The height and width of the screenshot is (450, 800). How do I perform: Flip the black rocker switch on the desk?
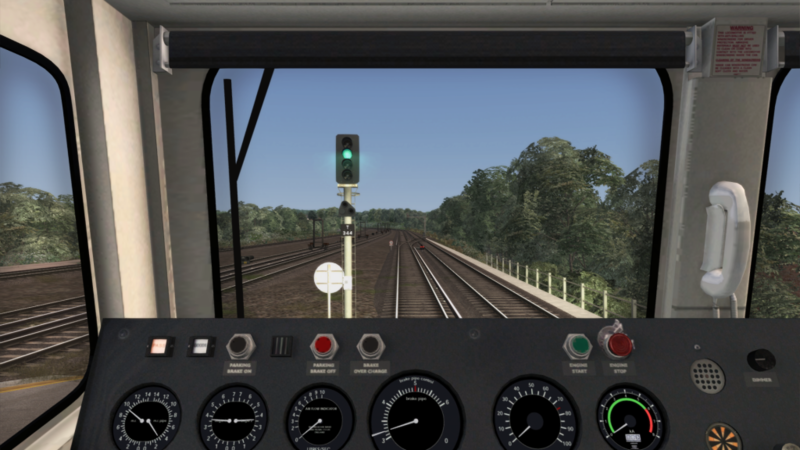tap(283, 346)
